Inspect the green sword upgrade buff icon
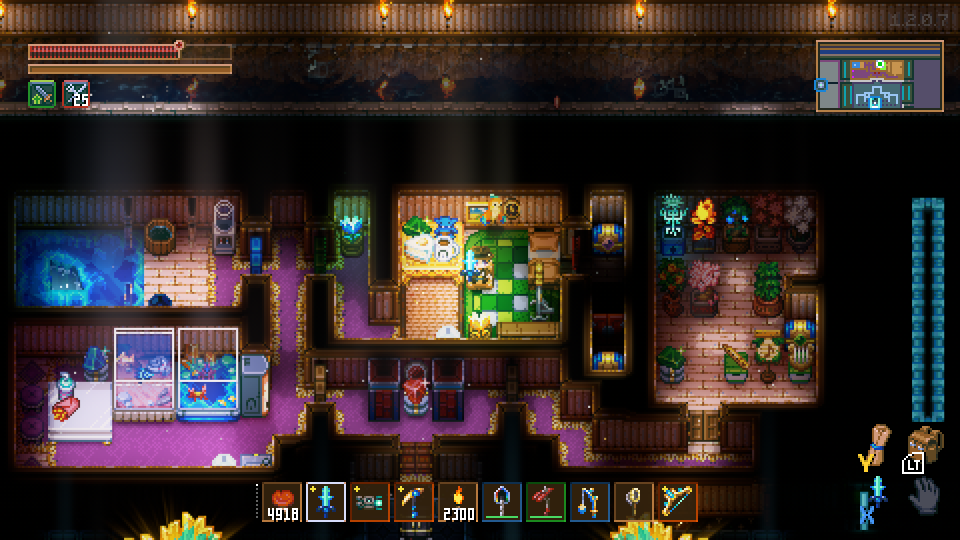 click(42, 94)
